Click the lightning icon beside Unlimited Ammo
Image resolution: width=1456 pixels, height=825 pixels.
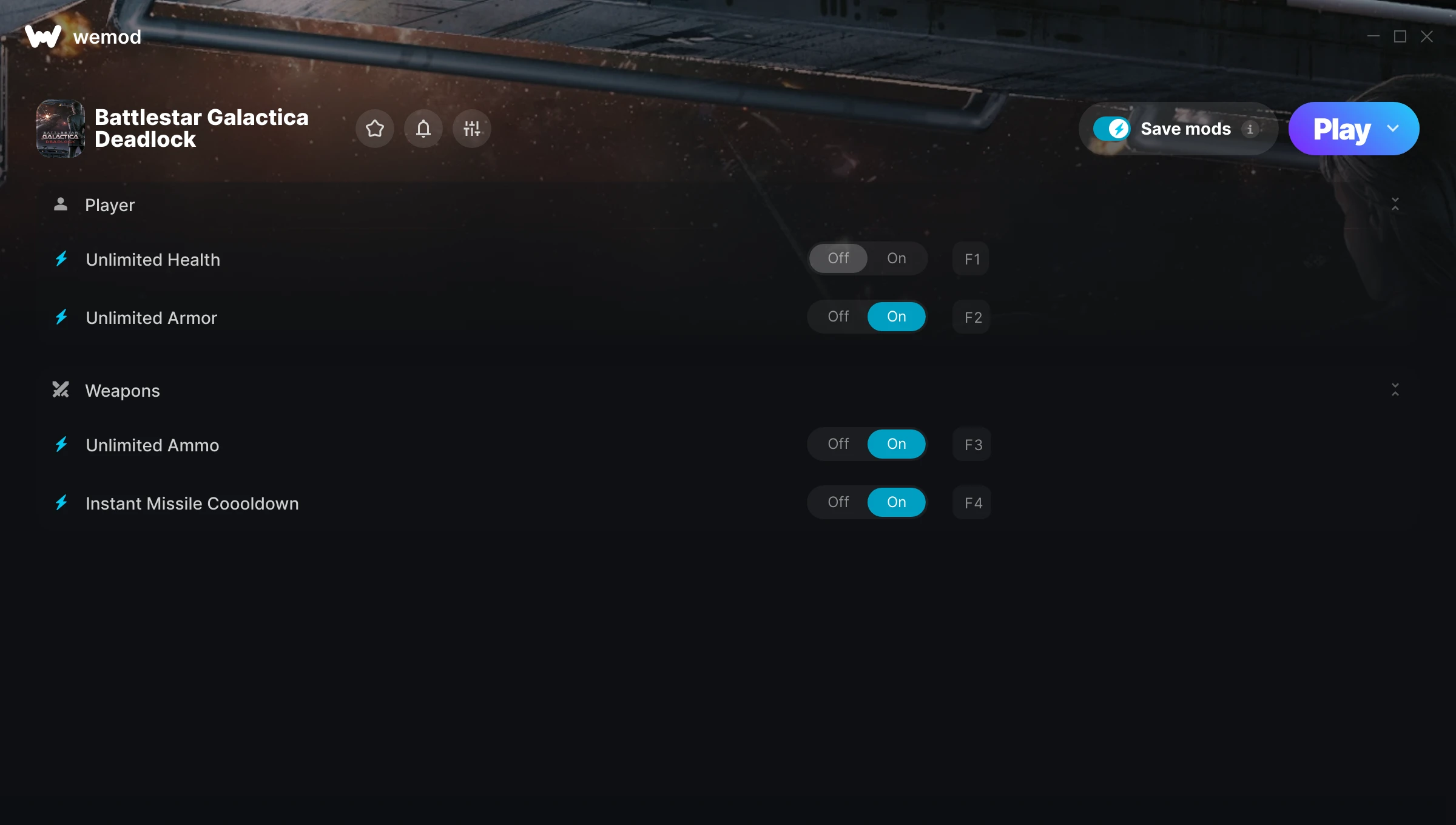(61, 445)
